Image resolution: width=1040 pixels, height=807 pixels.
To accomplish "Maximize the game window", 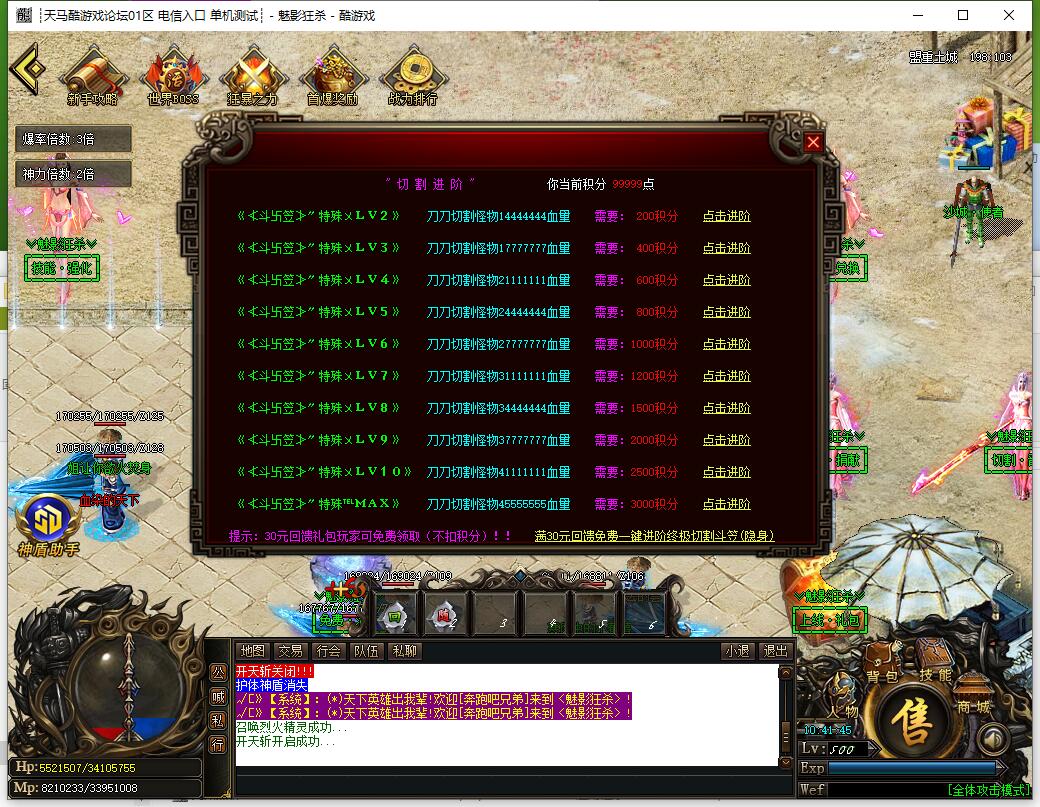I will [x=963, y=15].
